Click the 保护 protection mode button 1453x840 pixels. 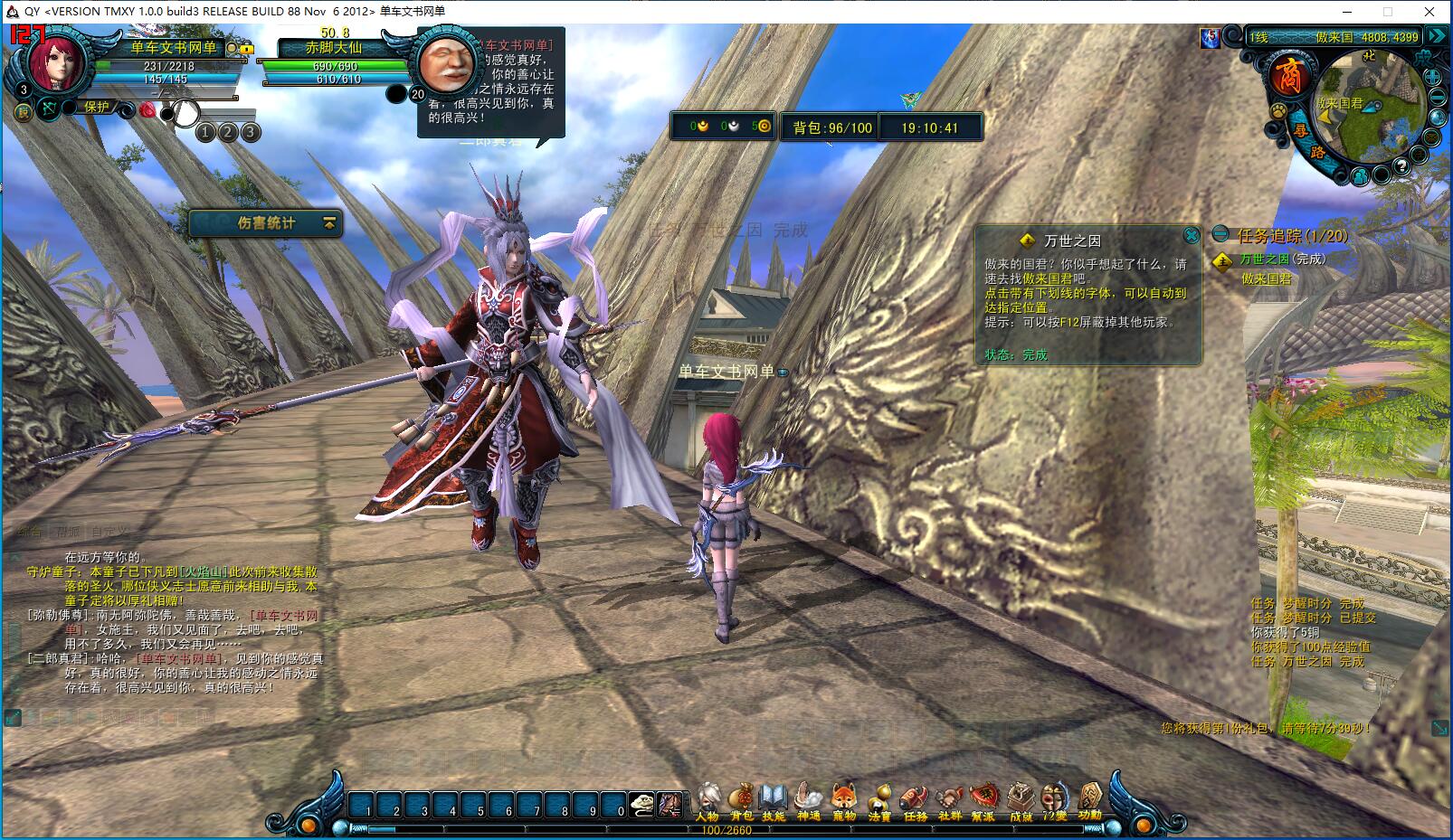tap(97, 107)
